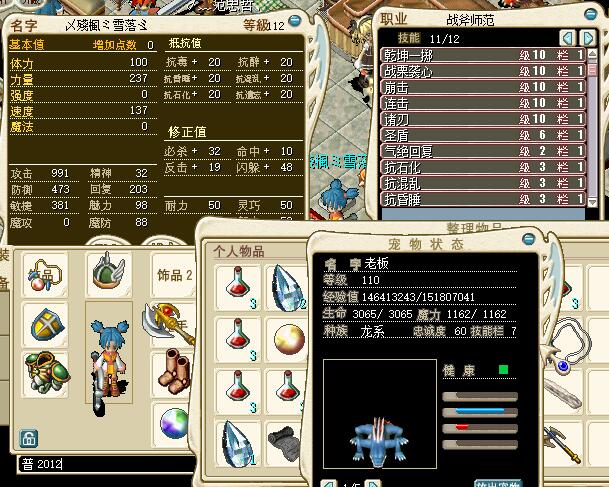Viewport: 609px width, 487px height.
Task: Close the profession skills panel
Action: (591, 14)
